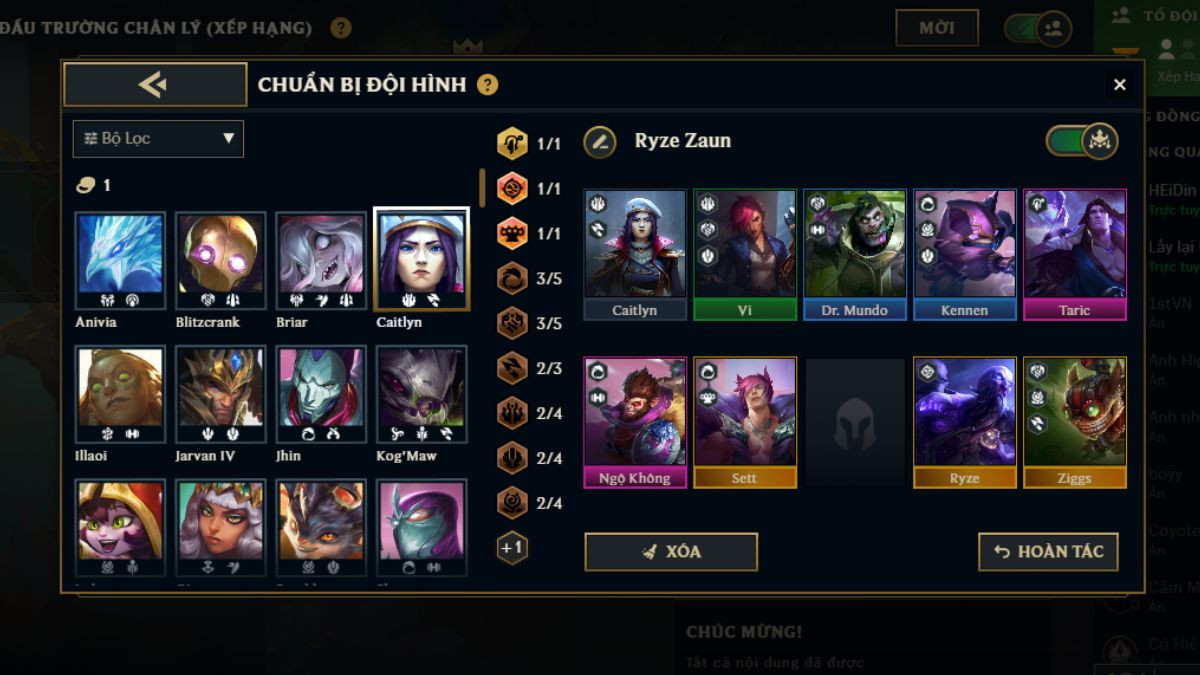Open the Bộ Lọc filter dropdown

tap(158, 139)
